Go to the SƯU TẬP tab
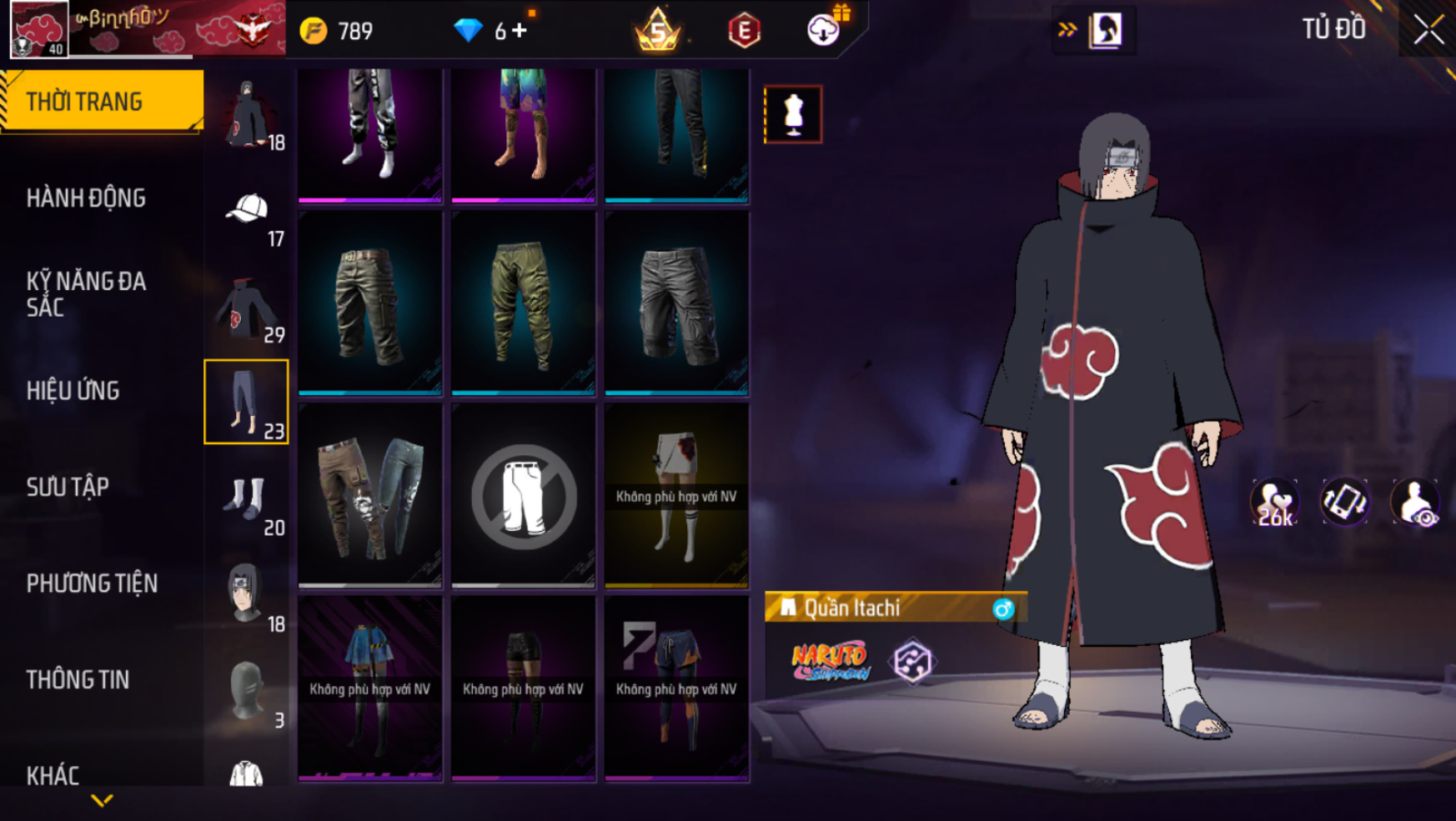This screenshot has height=821, width=1456. [68, 487]
